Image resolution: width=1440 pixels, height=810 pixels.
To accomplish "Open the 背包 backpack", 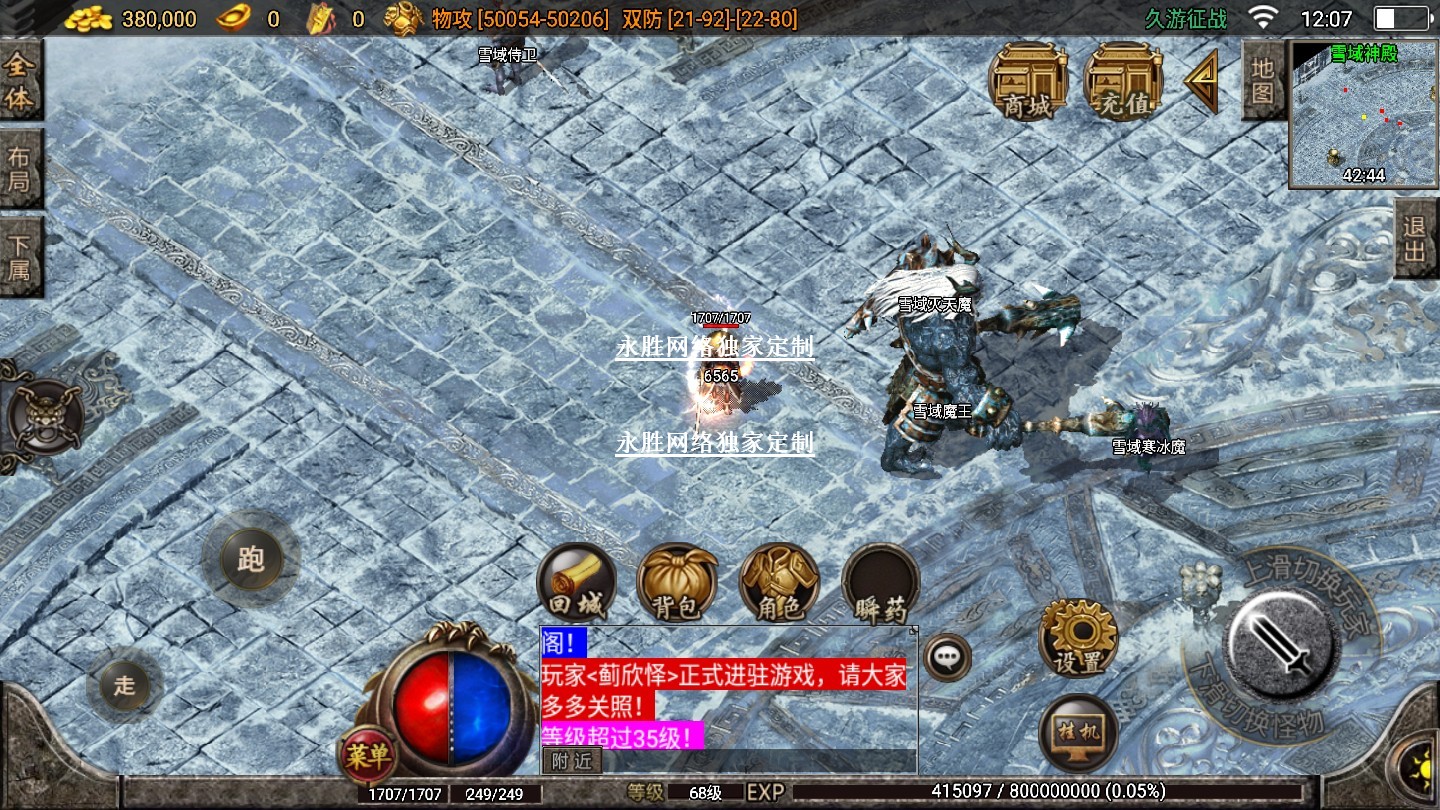I will pos(678,583).
